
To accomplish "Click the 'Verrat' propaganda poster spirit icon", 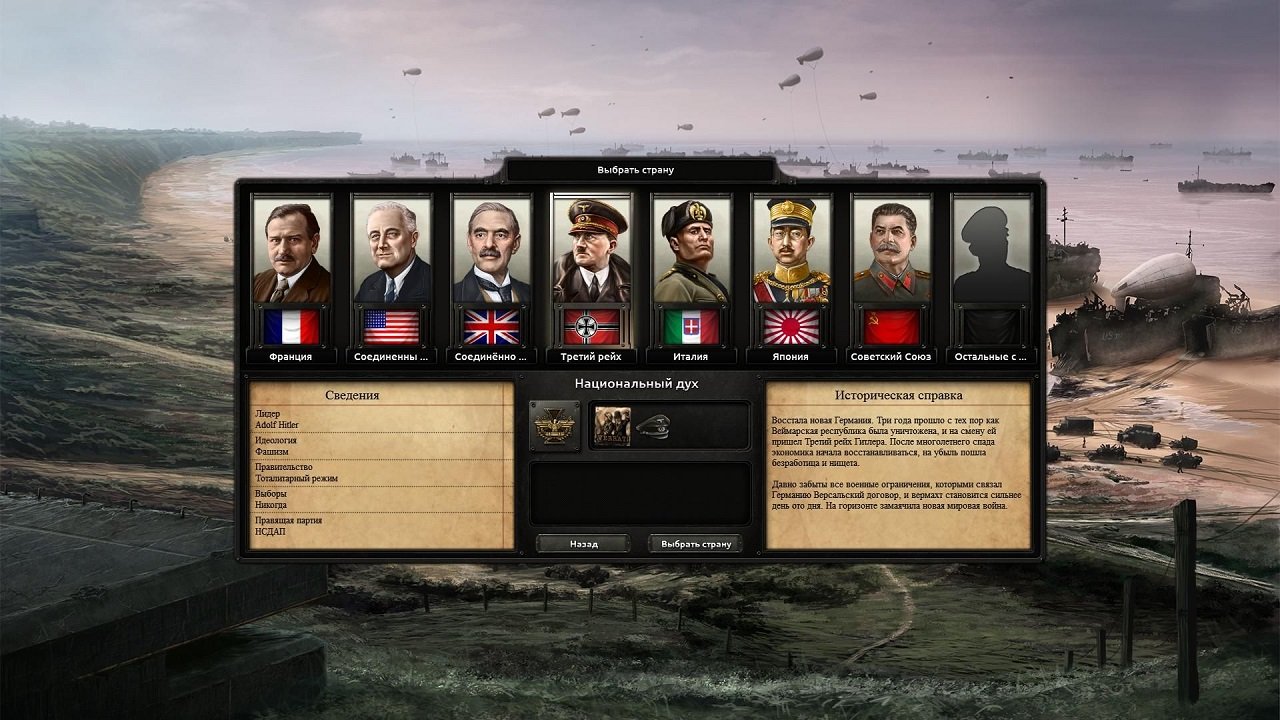I will point(612,425).
